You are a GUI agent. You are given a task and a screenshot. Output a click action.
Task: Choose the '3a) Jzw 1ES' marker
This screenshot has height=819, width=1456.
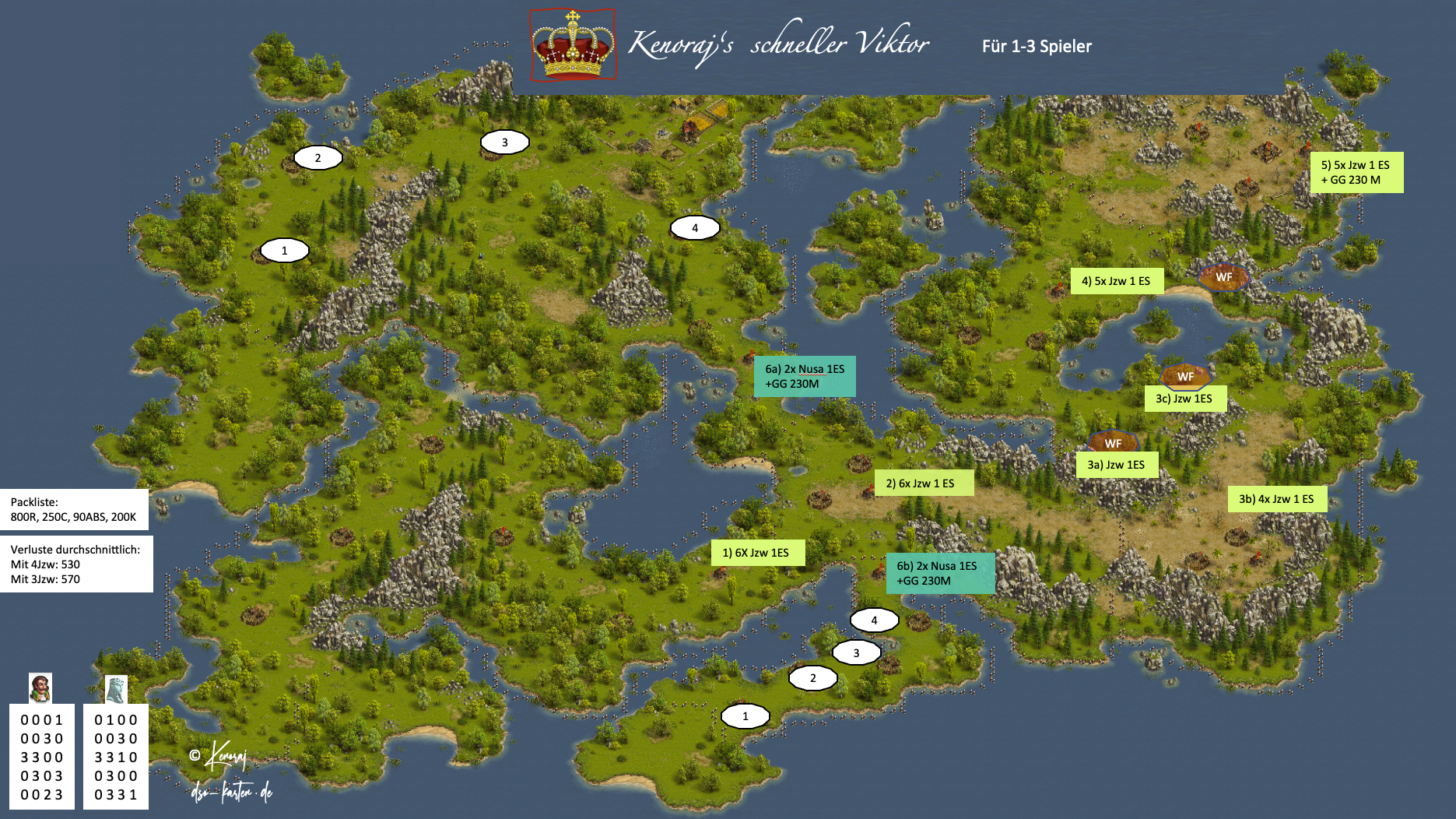1116,465
